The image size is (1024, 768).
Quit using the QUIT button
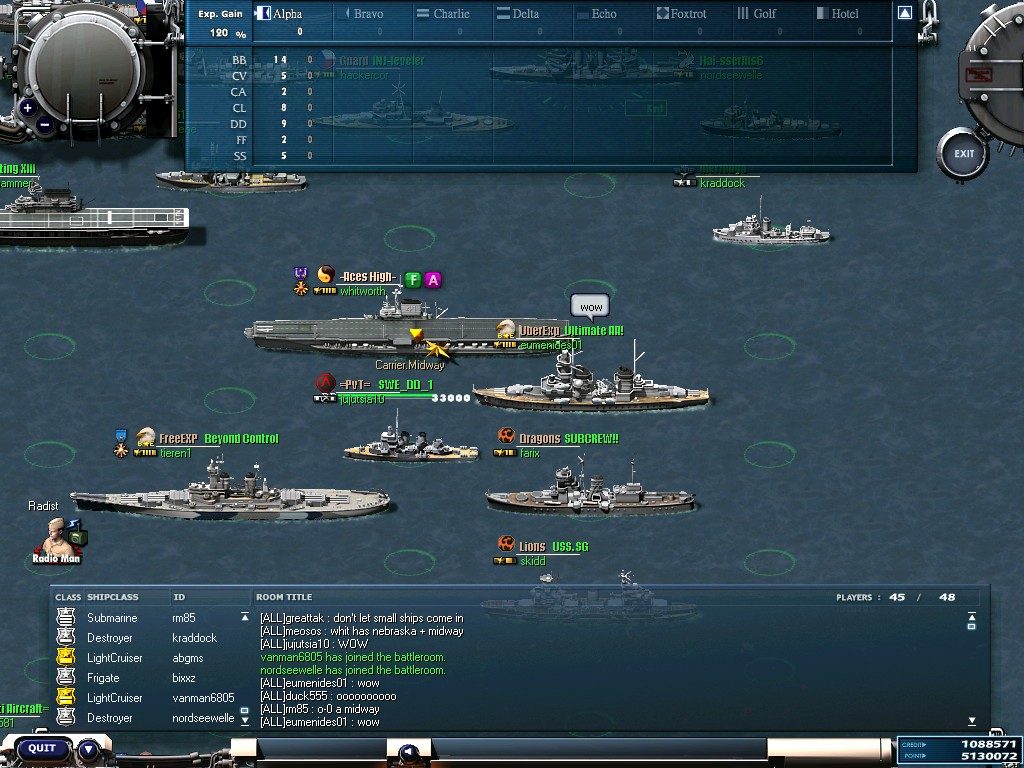pos(42,748)
